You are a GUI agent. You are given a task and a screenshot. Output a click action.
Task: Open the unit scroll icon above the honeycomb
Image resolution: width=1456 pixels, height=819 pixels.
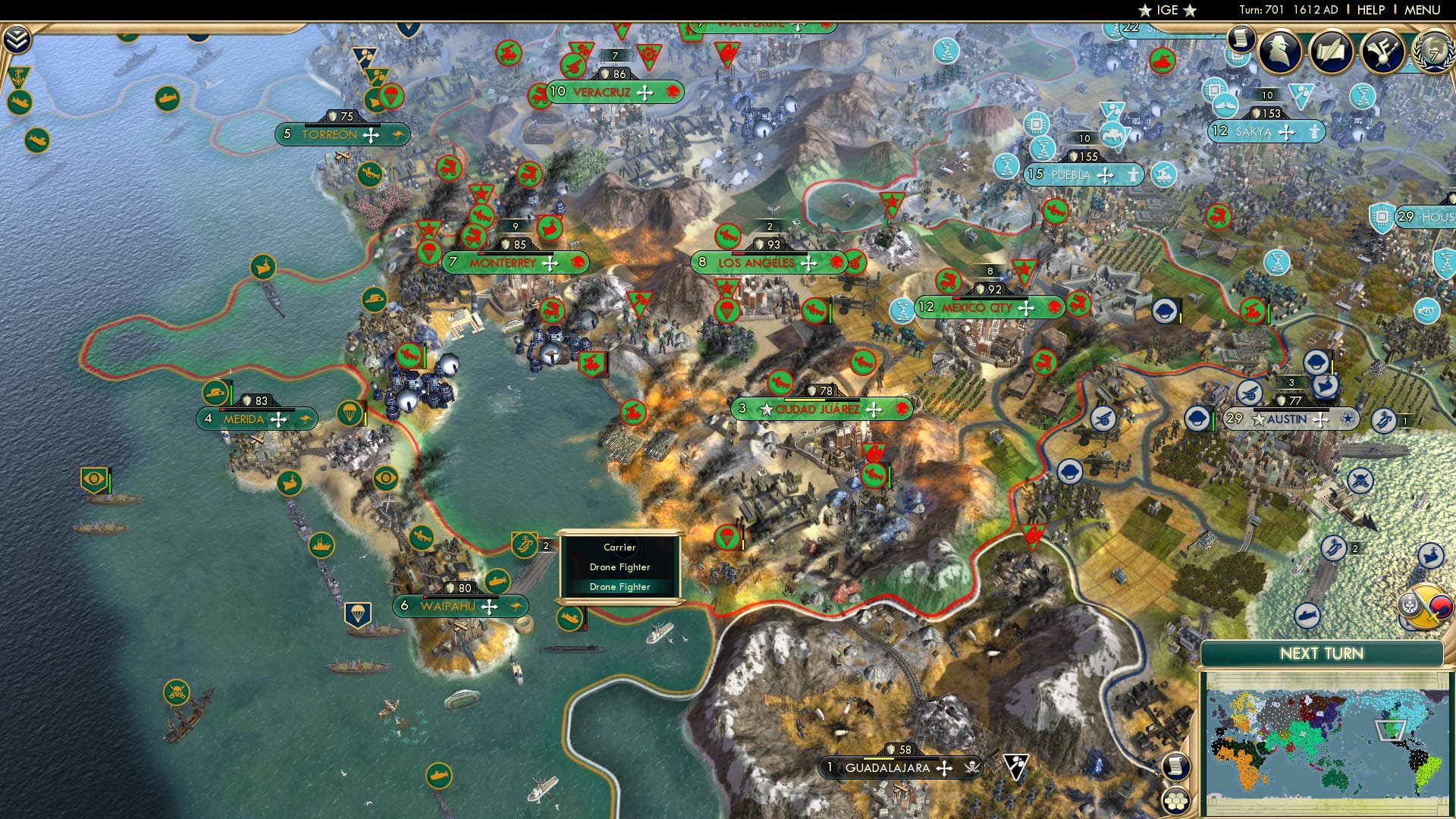click(1176, 767)
